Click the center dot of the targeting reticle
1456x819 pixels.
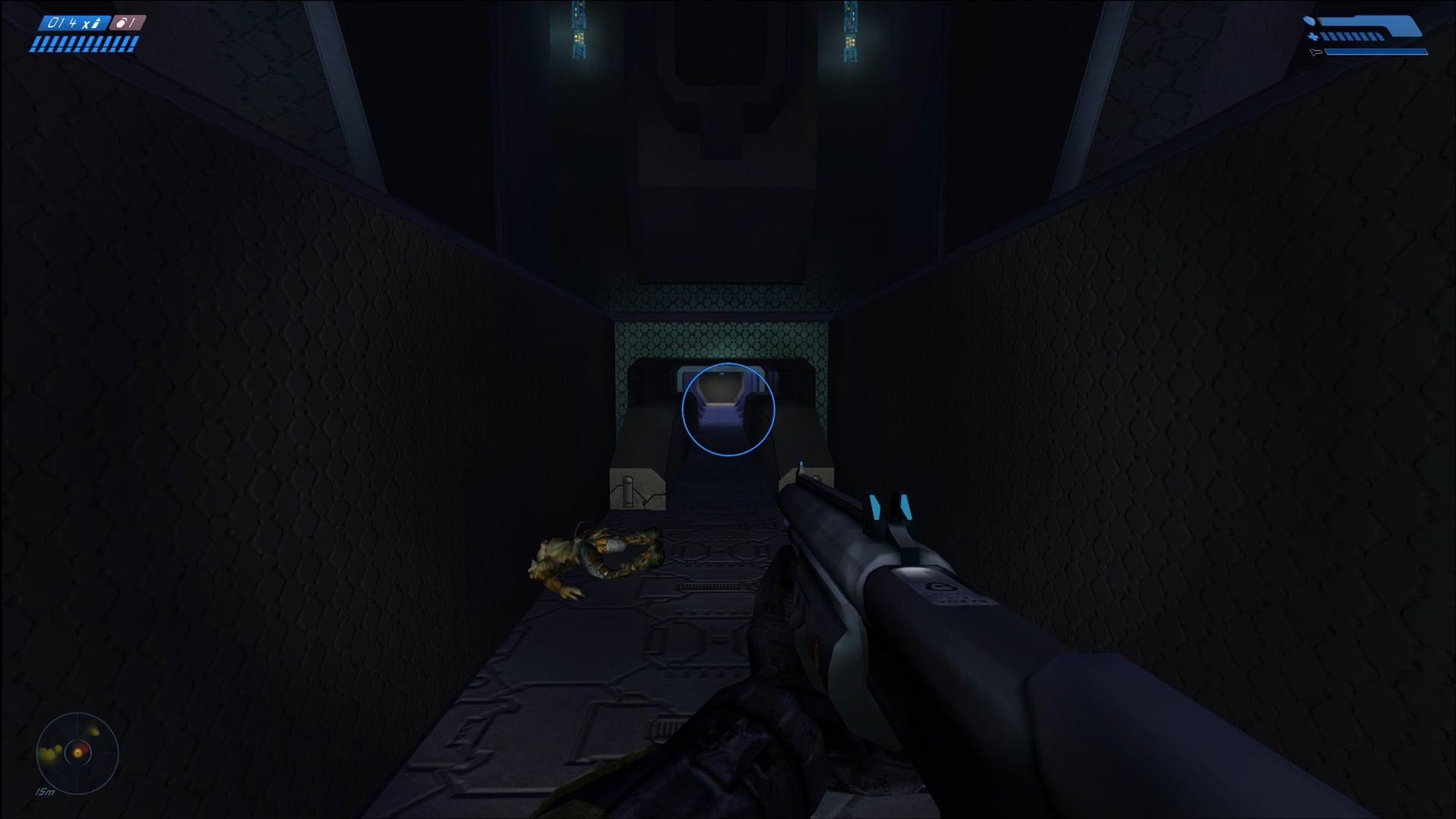point(728,409)
